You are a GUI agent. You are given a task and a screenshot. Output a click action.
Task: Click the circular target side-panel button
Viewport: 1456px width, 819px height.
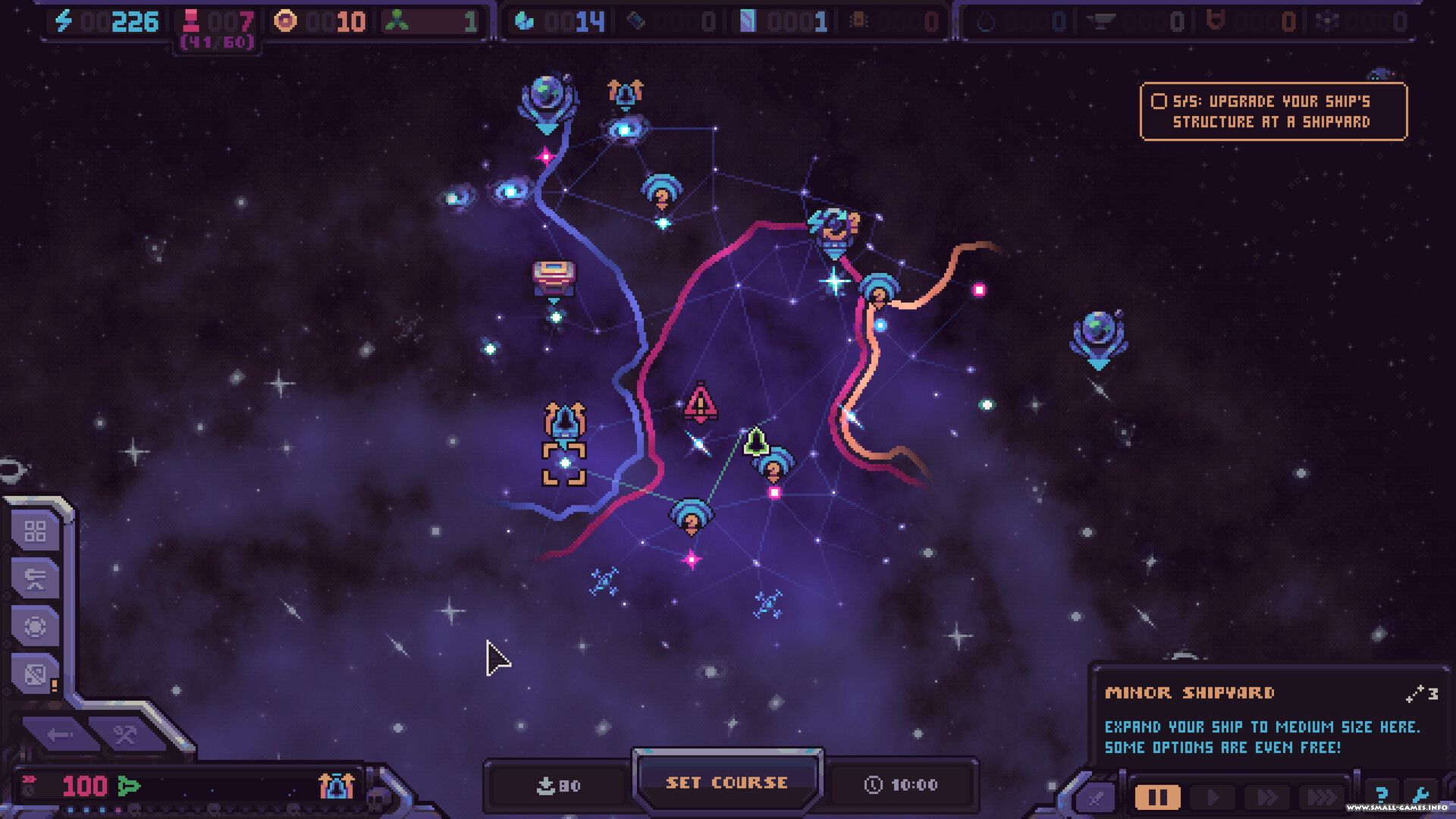36,626
